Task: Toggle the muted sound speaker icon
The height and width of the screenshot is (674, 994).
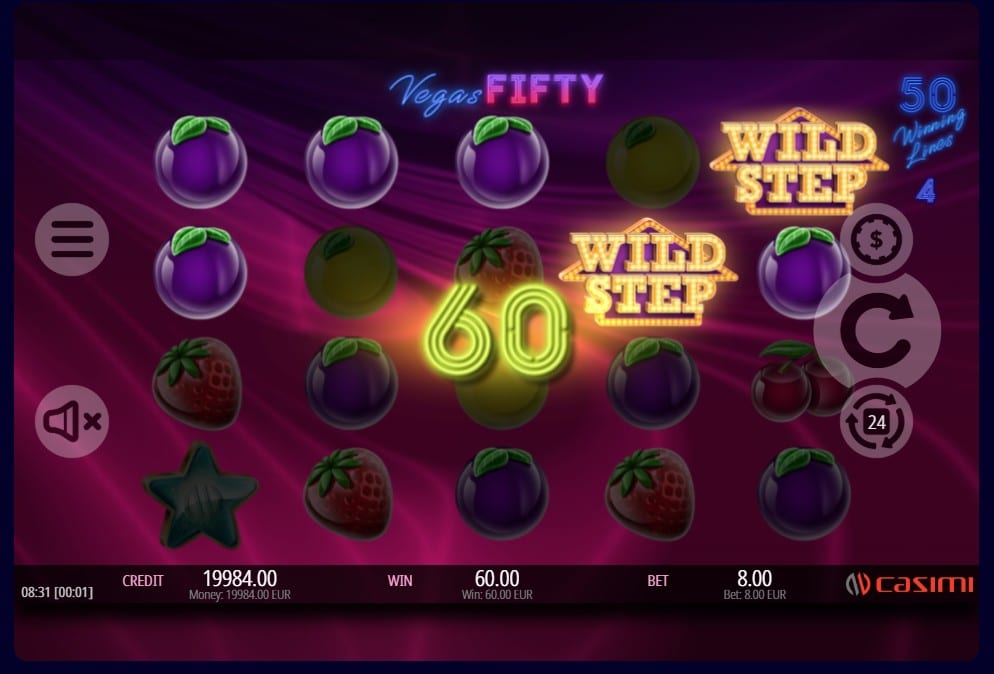Action: click(72, 422)
